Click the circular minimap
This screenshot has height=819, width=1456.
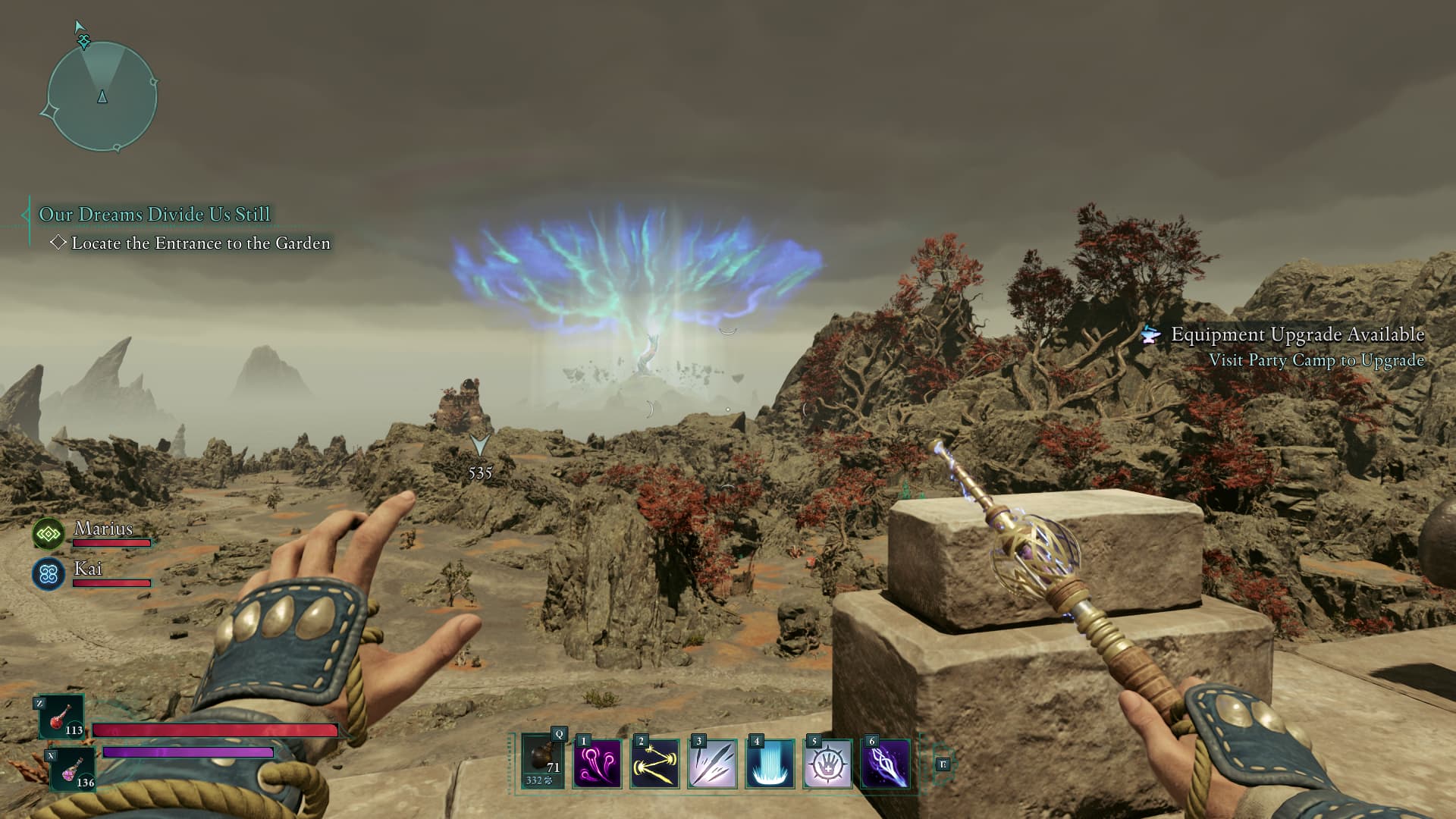pyautogui.click(x=102, y=96)
